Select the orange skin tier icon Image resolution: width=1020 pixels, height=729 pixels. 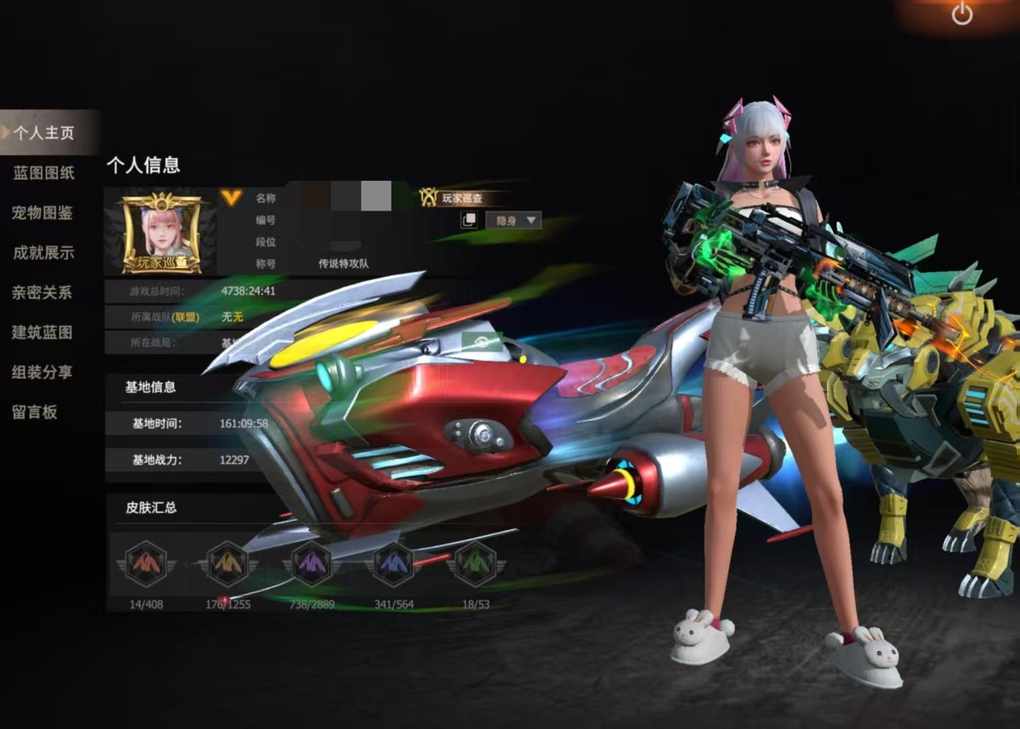(x=229, y=565)
